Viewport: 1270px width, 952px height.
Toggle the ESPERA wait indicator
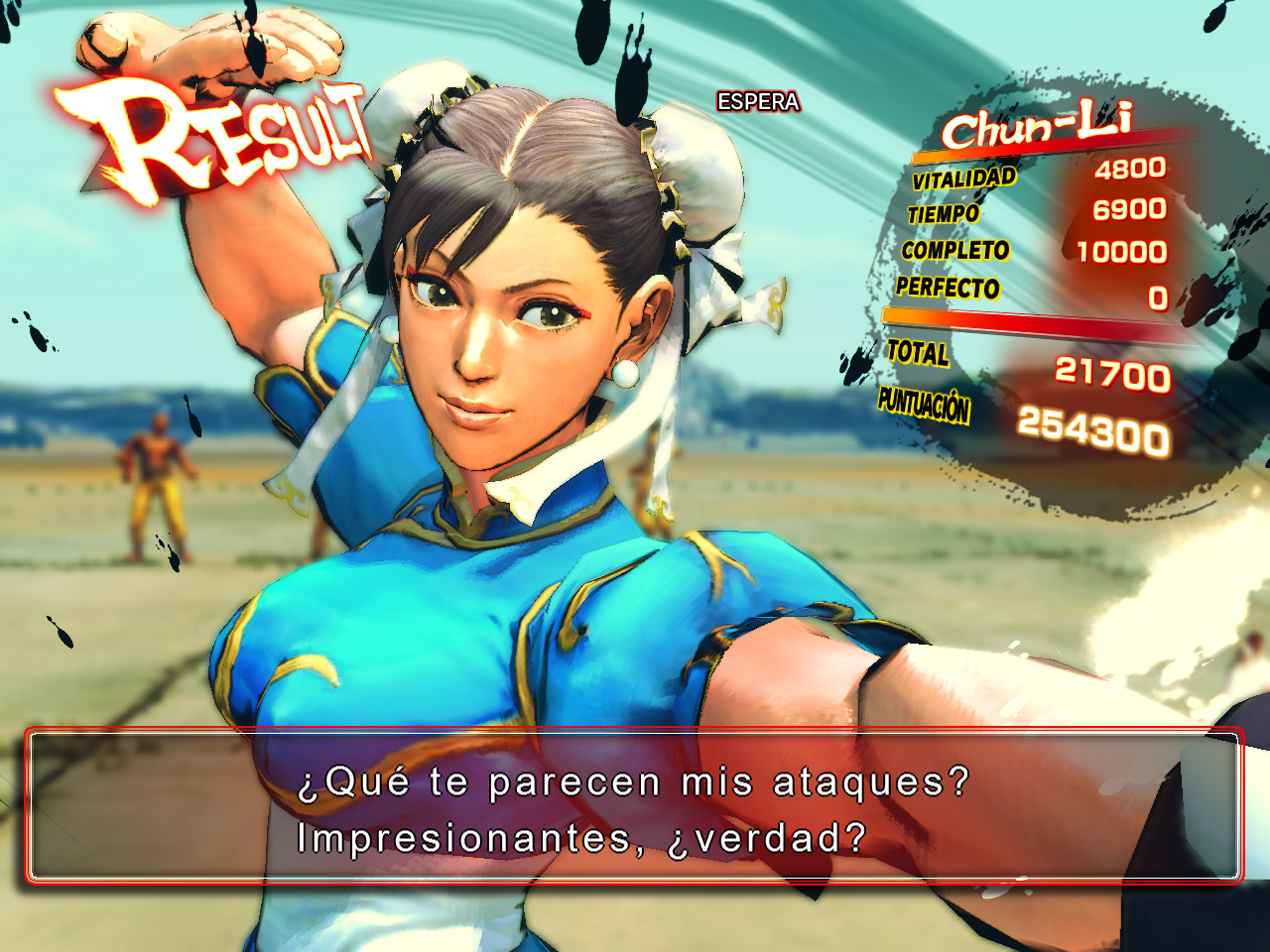tap(757, 100)
